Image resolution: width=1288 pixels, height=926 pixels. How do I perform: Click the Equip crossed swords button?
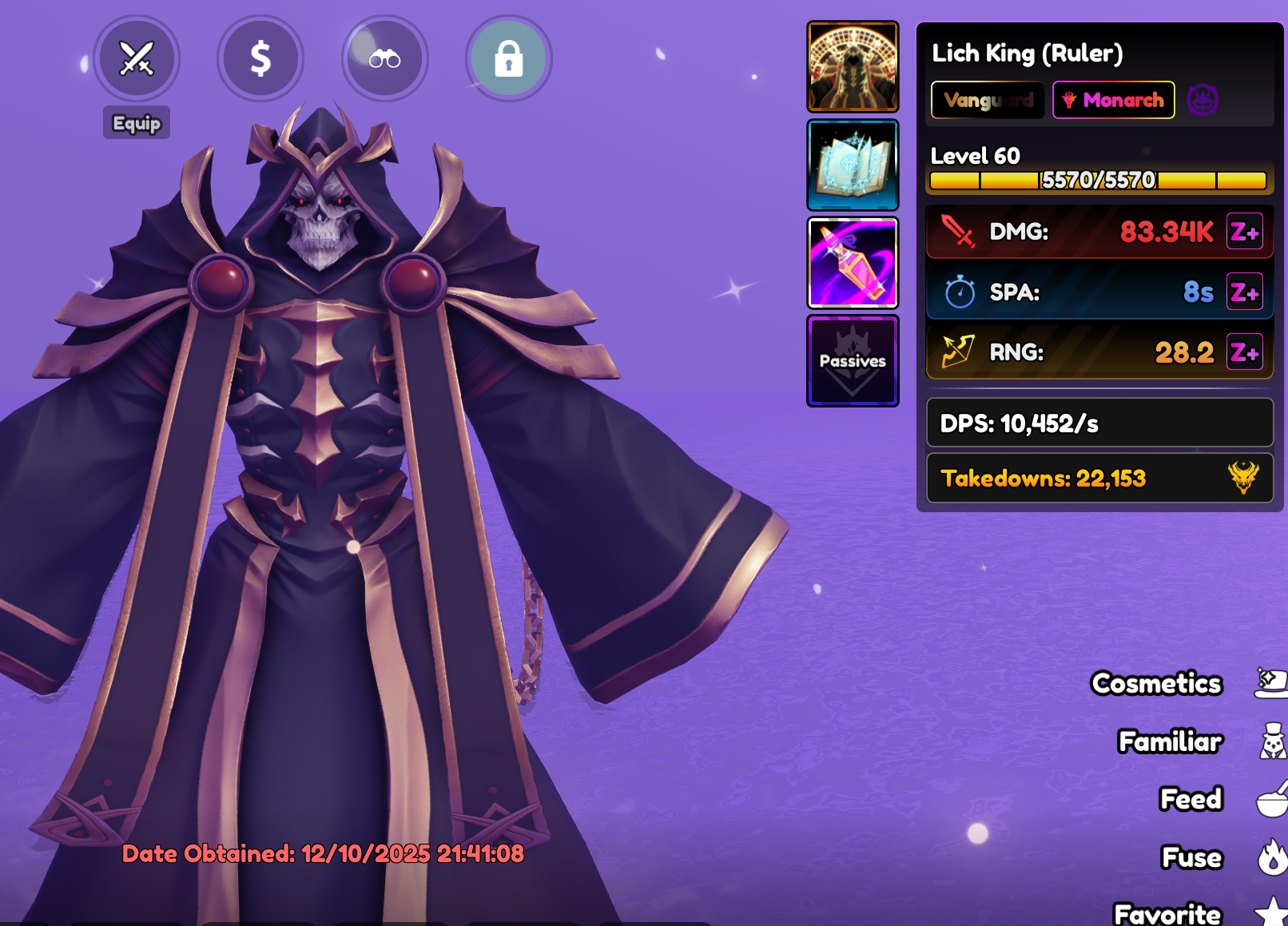(137, 58)
